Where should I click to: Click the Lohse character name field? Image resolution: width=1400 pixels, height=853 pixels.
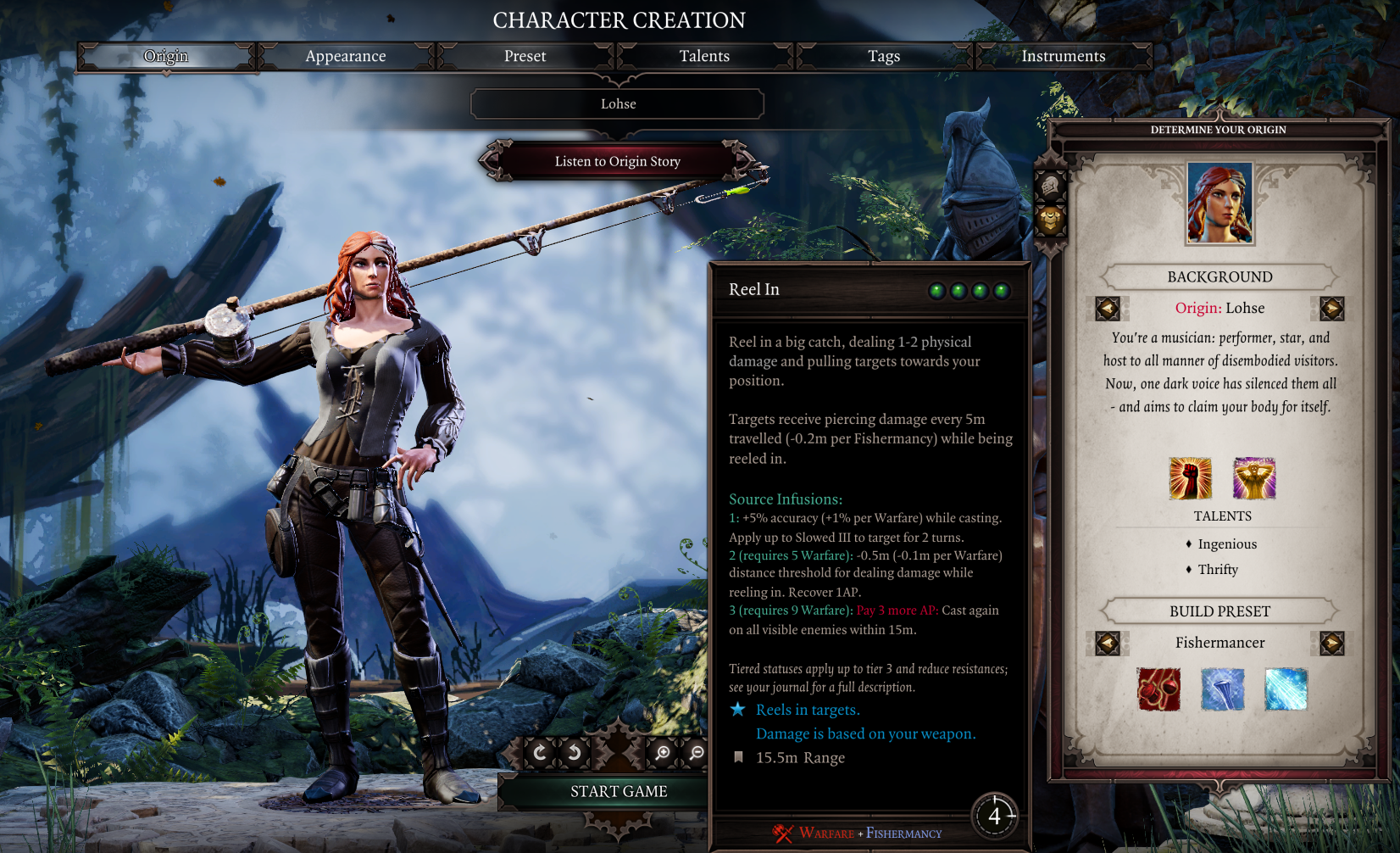pos(617,103)
